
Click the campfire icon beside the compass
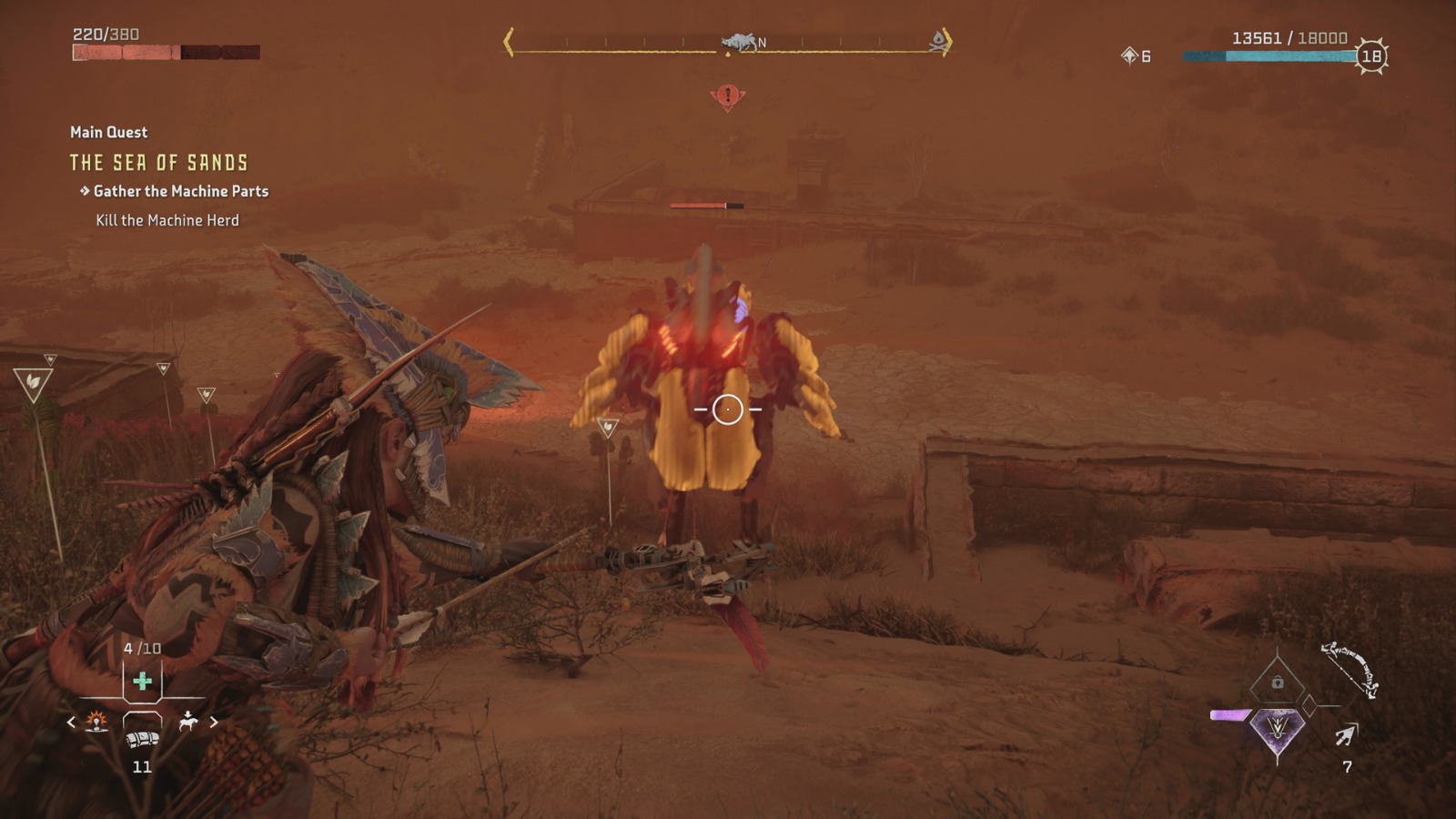coord(935,39)
